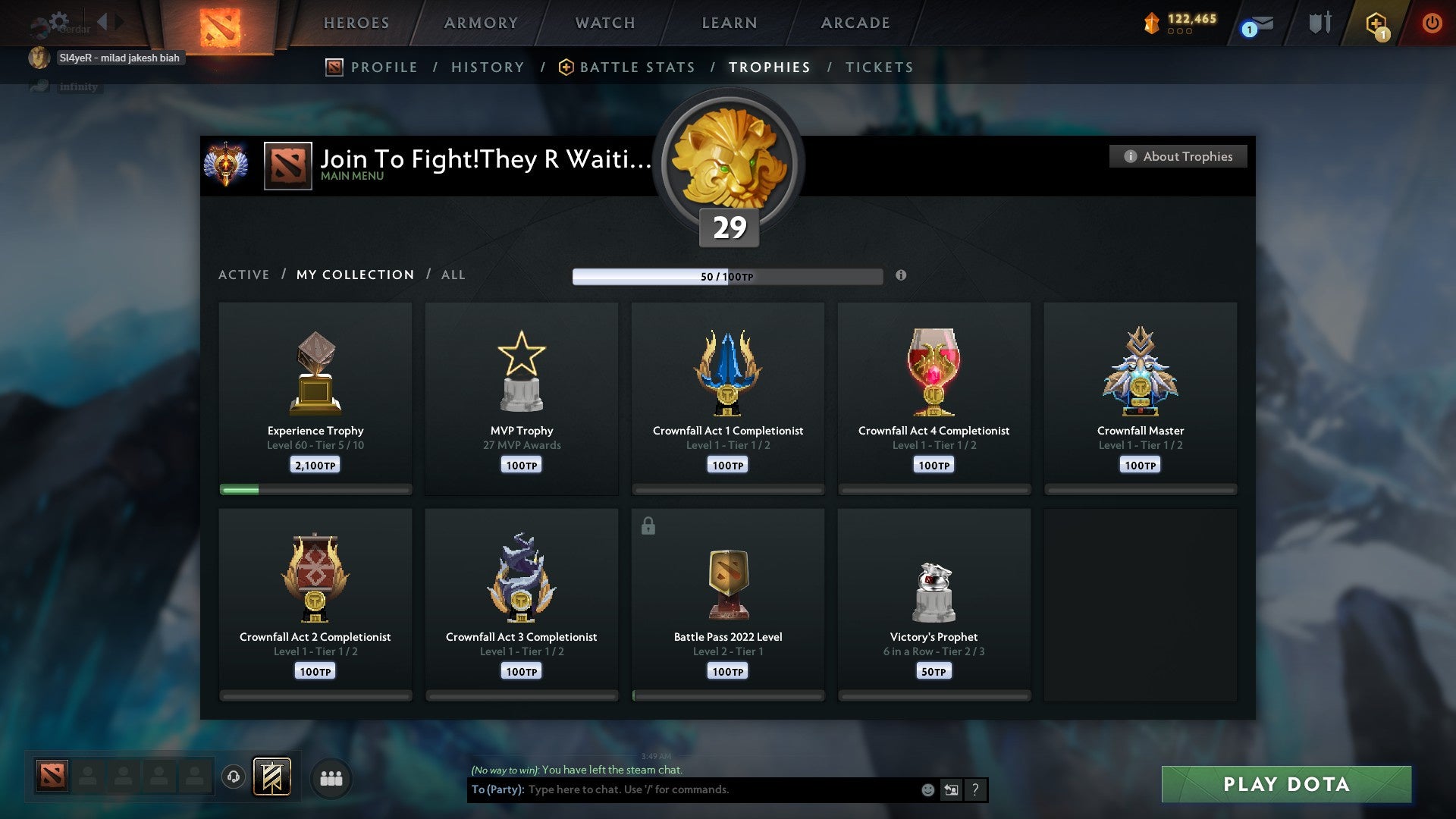Viewport: 1456px width, 819px height.
Task: Open the friends list group icon
Action: (331, 777)
